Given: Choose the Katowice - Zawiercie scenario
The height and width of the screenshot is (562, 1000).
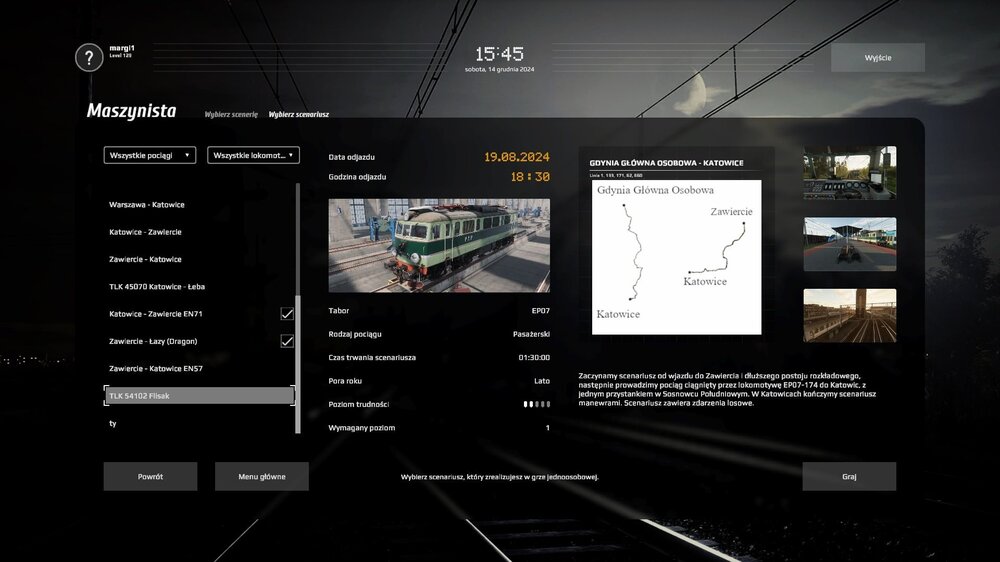Looking at the screenshot, I should coord(145,232).
